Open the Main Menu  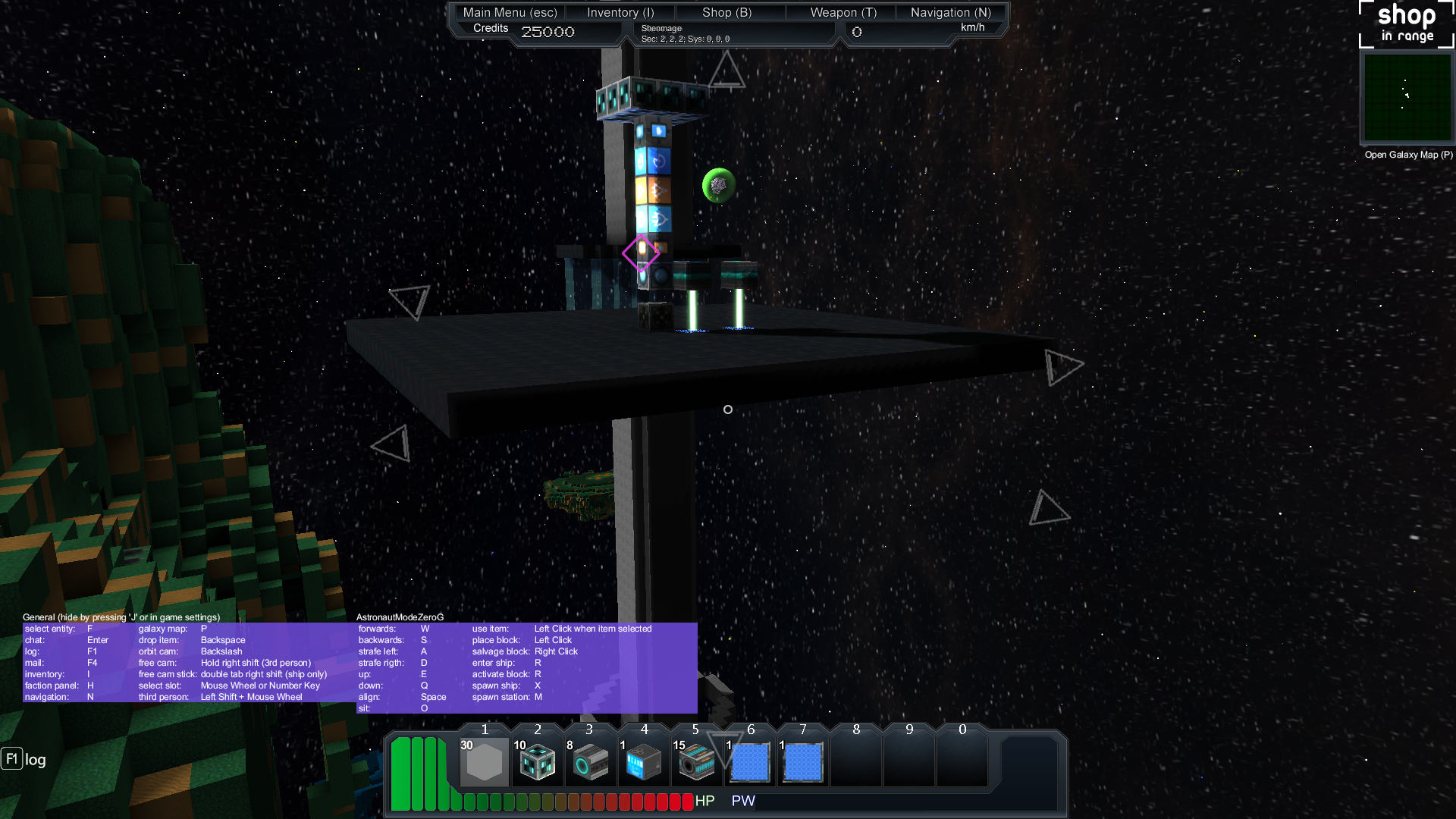(510, 12)
